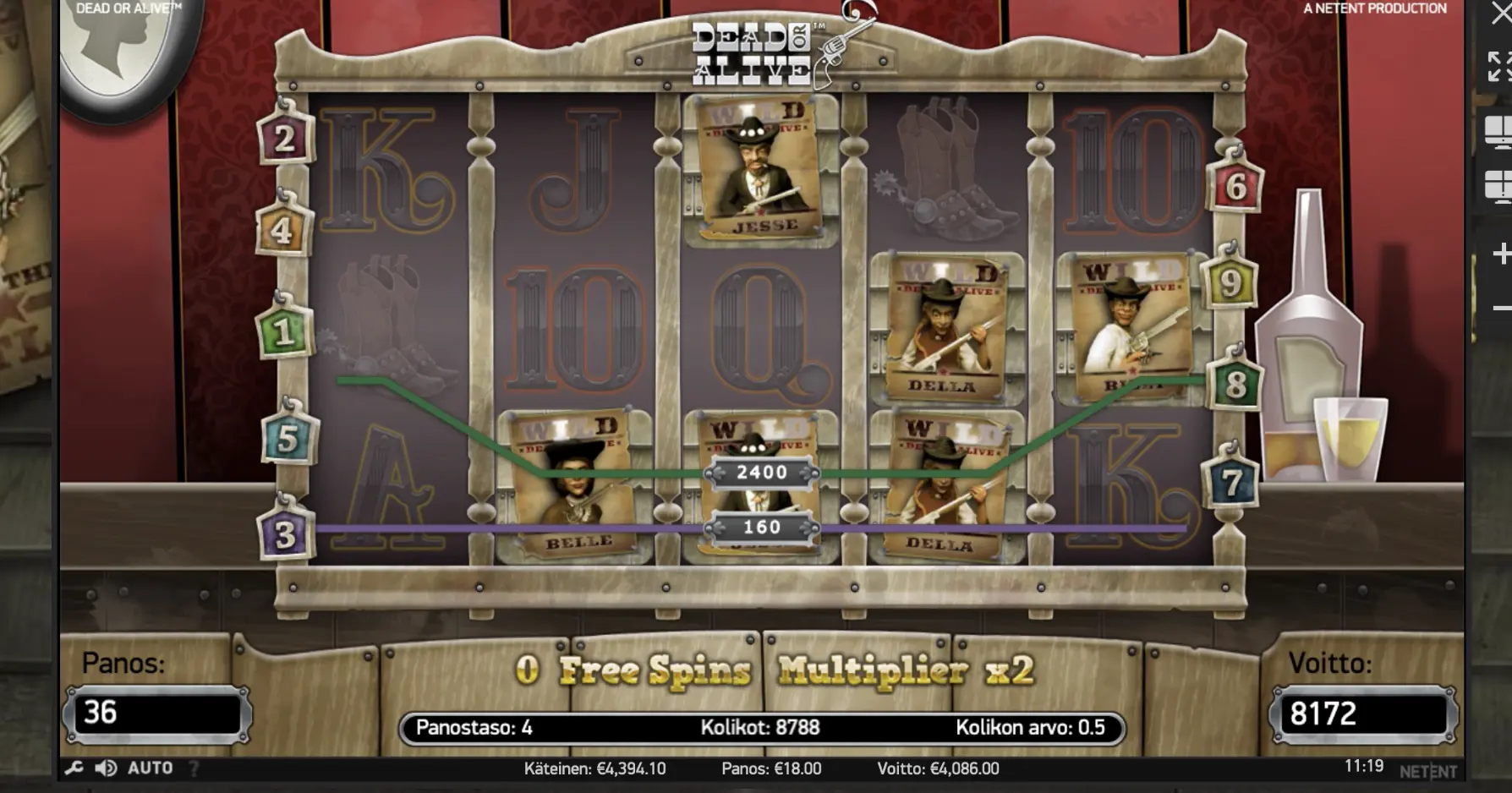
Task: Show payline 3 using its number tag
Action: [x=285, y=534]
